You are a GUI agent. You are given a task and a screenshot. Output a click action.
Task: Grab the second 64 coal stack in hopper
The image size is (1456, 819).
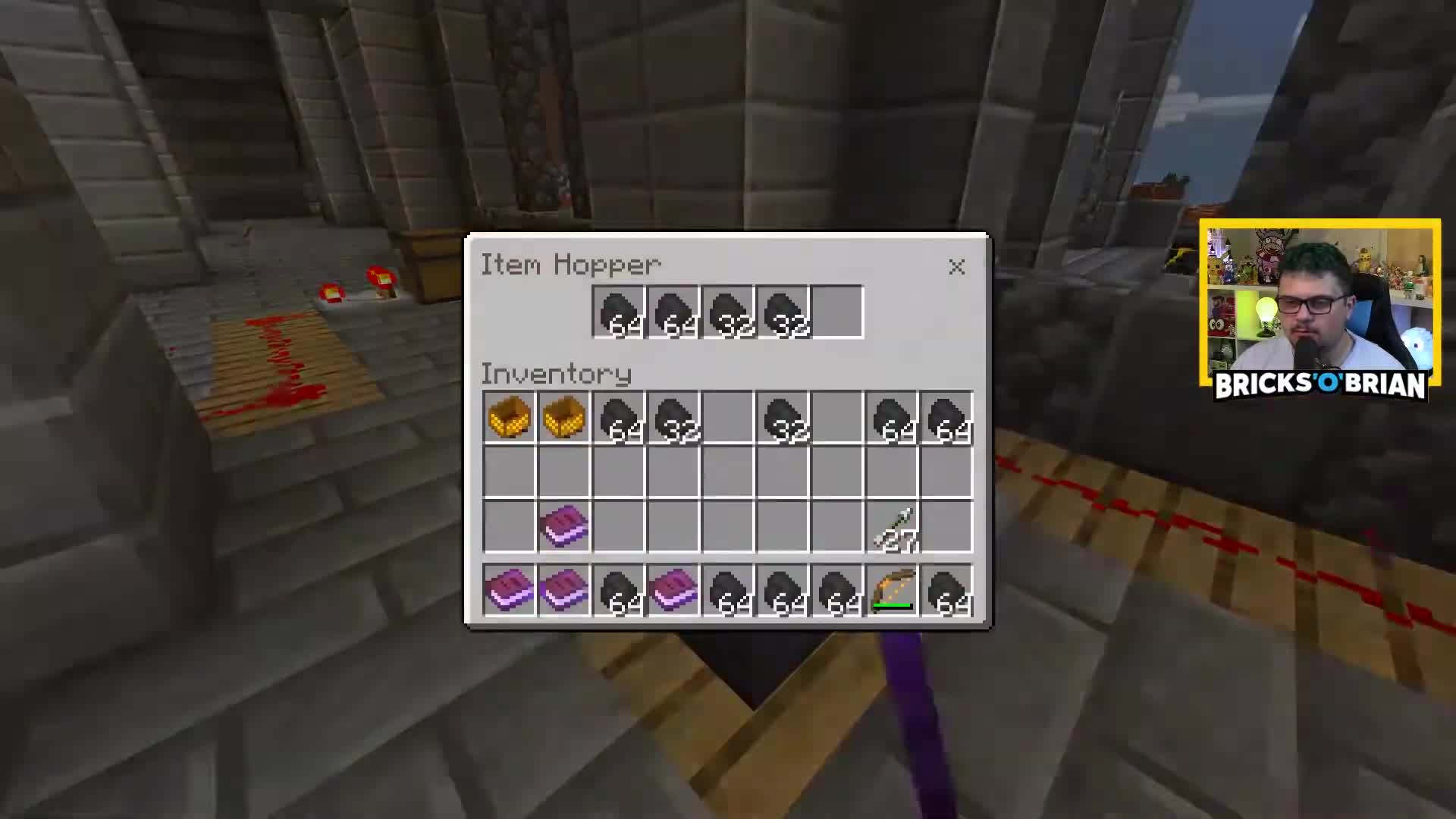[673, 311]
